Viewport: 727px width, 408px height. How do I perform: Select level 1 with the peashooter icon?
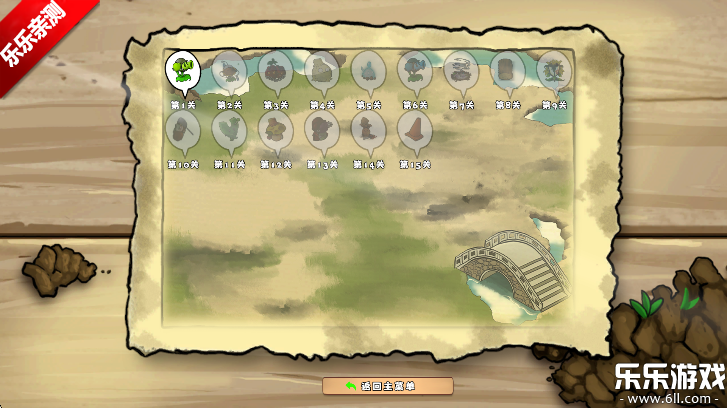click(182, 71)
